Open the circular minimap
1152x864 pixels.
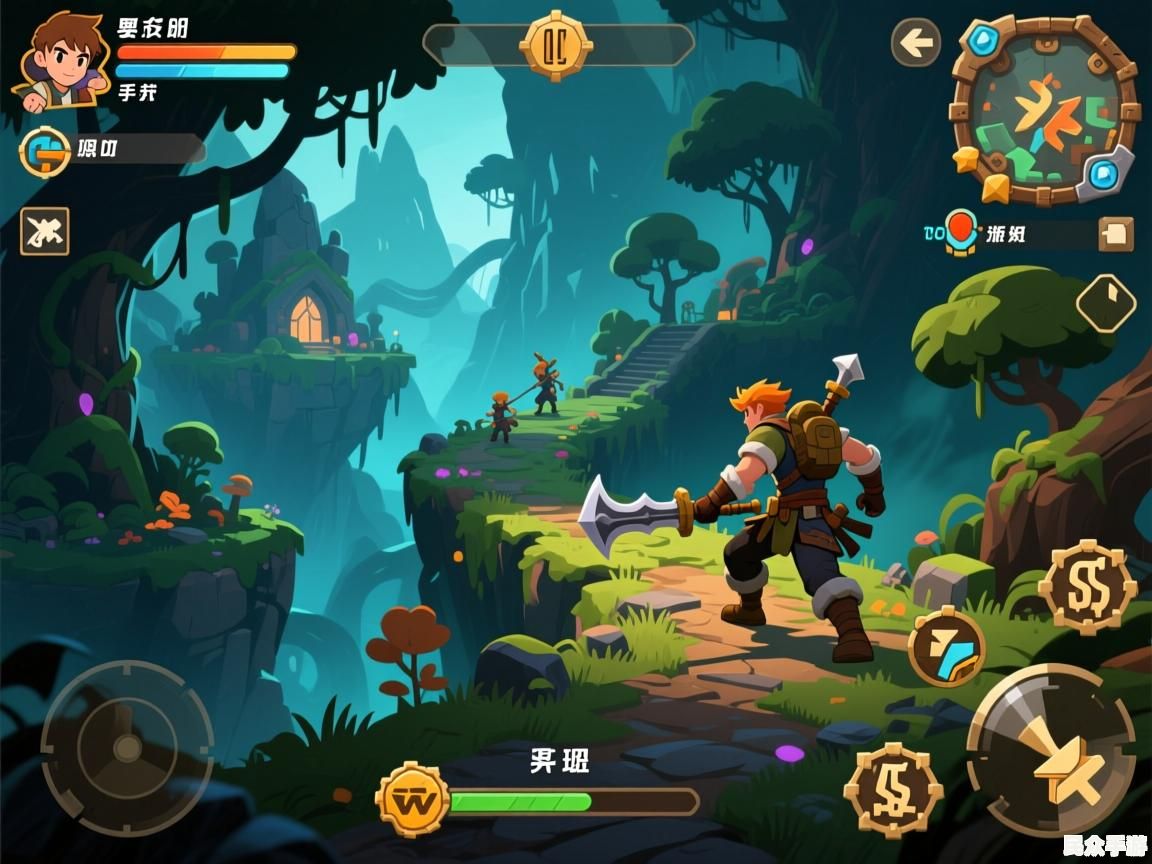pos(1044,111)
